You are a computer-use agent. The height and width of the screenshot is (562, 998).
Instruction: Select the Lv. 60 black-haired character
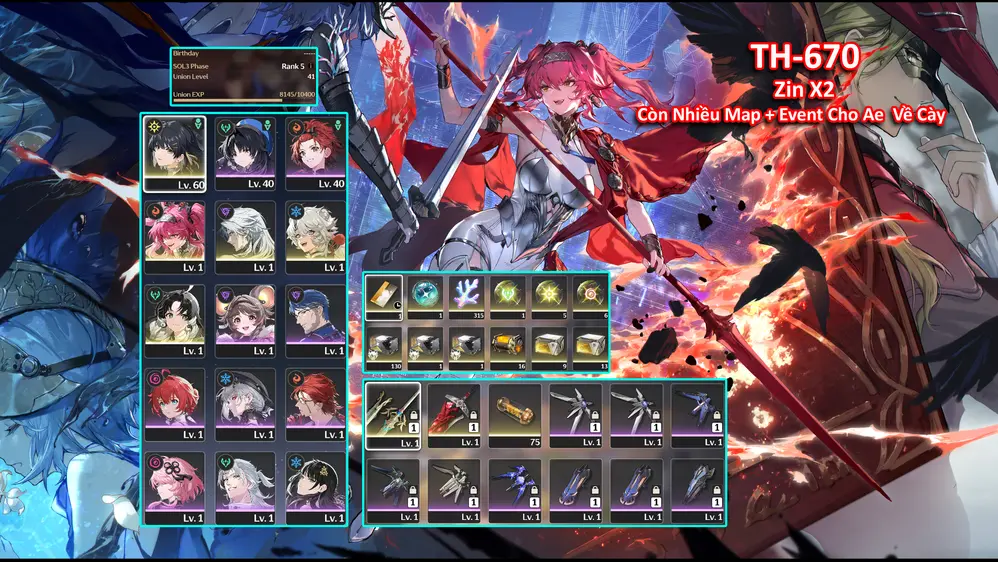coord(175,153)
